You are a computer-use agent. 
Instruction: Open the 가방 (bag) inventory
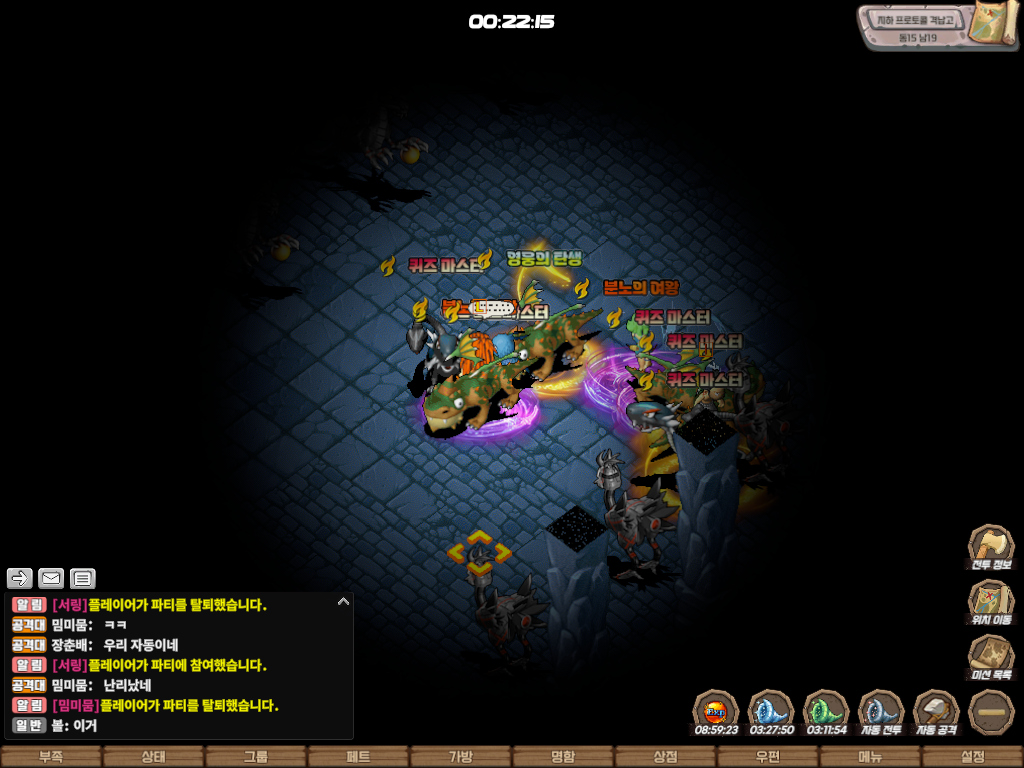[x=460, y=757]
